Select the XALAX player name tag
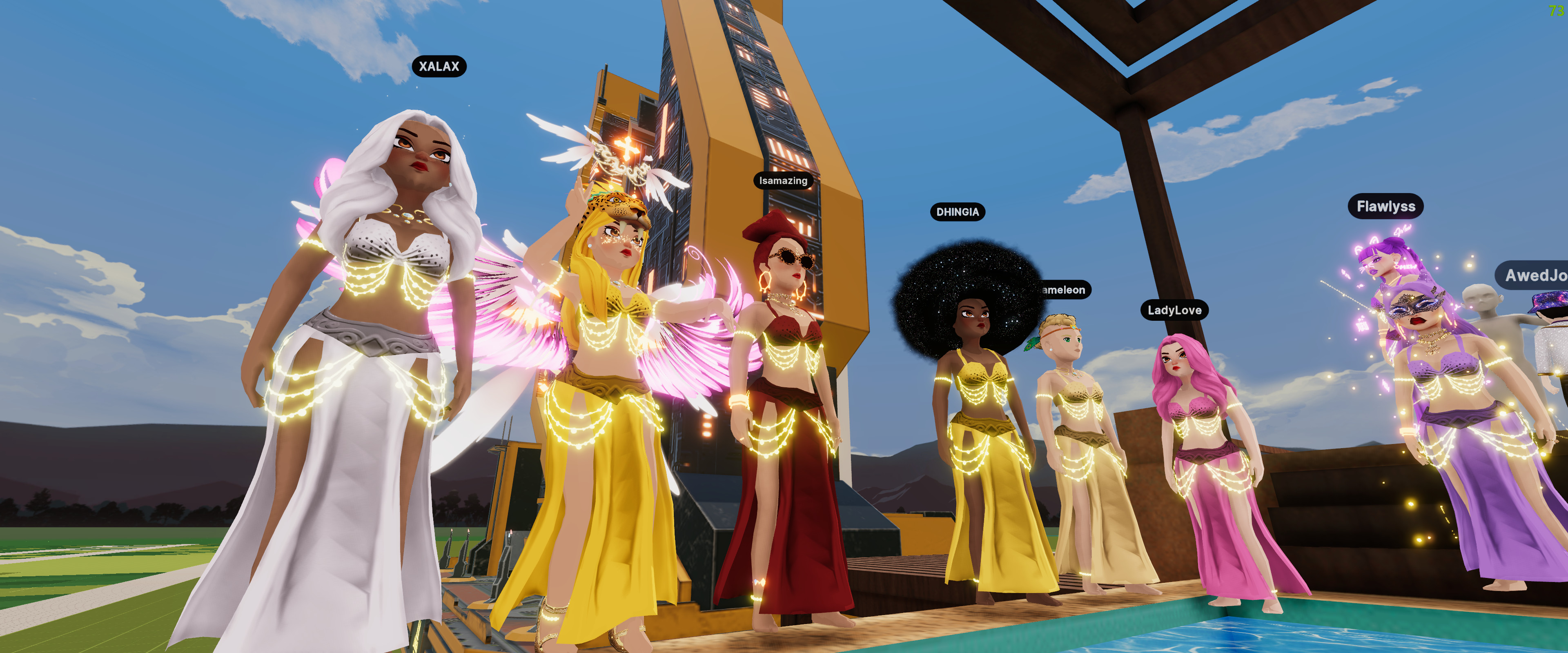Screen dimensions: 1568x653 coord(439,67)
